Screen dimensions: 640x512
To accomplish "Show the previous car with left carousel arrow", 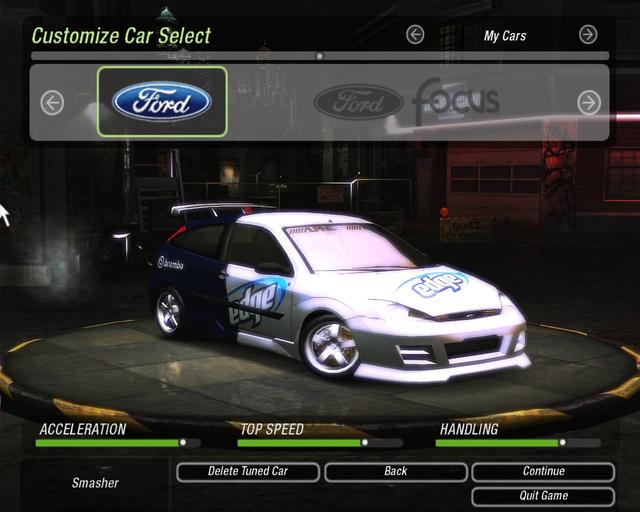I will tap(52, 102).
